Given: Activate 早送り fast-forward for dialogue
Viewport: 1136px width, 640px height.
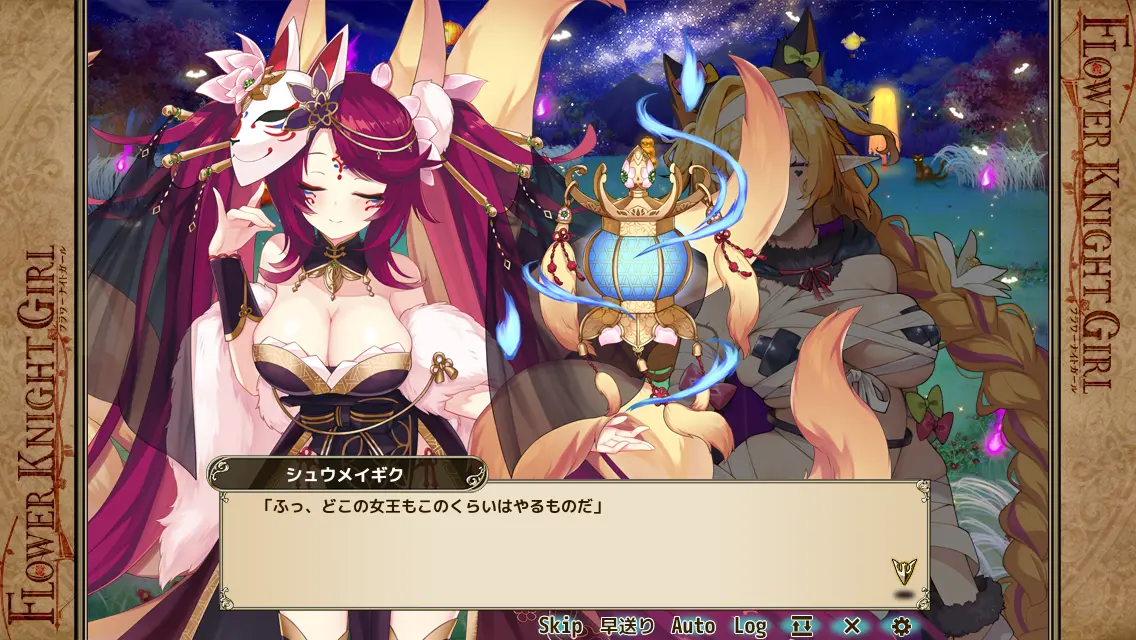Looking at the screenshot, I should point(627,626).
